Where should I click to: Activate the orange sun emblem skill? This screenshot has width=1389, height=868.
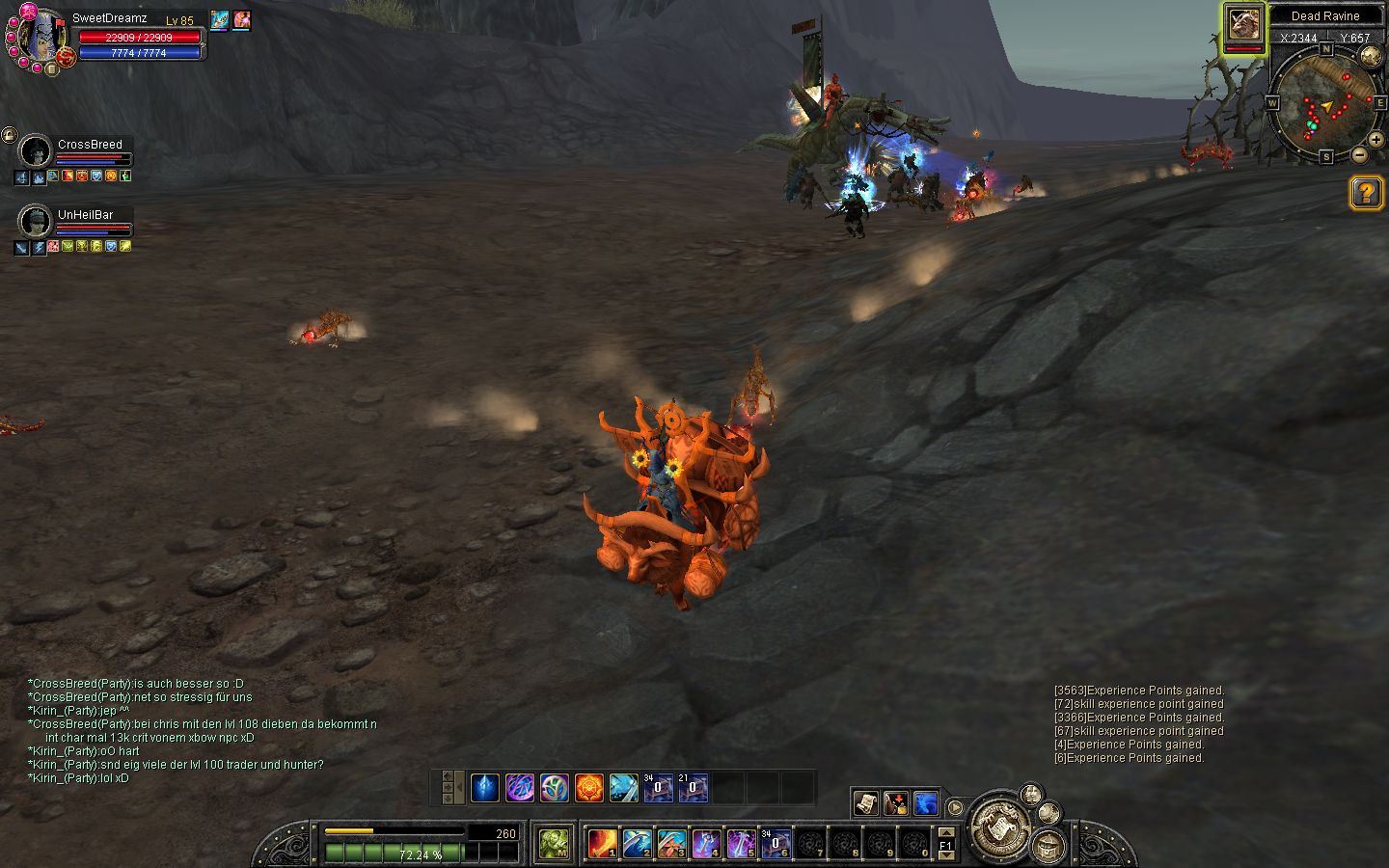589,788
